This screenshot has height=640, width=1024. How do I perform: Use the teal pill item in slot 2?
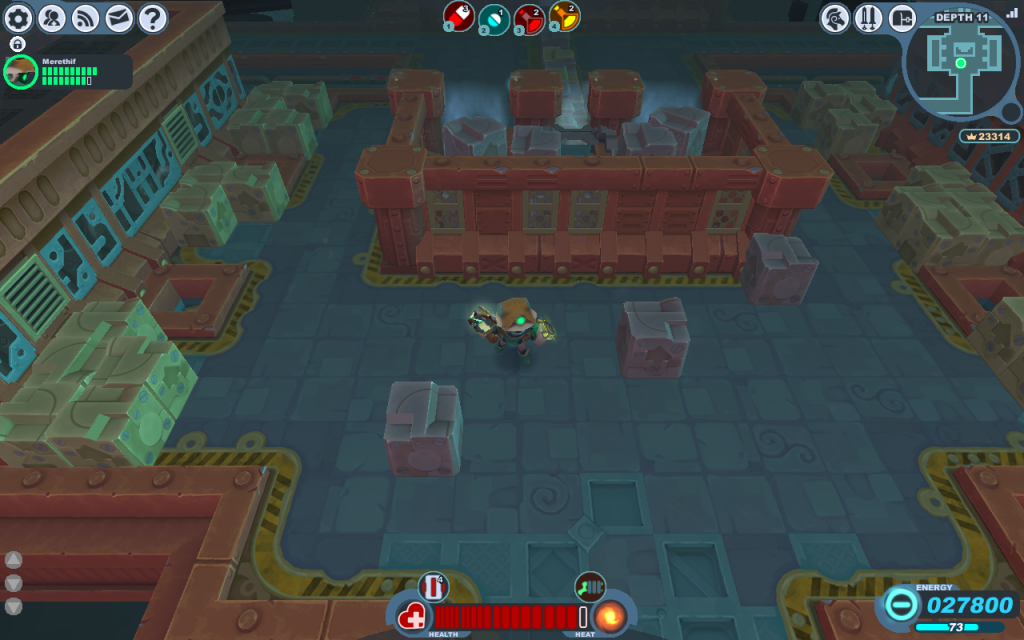coord(494,17)
